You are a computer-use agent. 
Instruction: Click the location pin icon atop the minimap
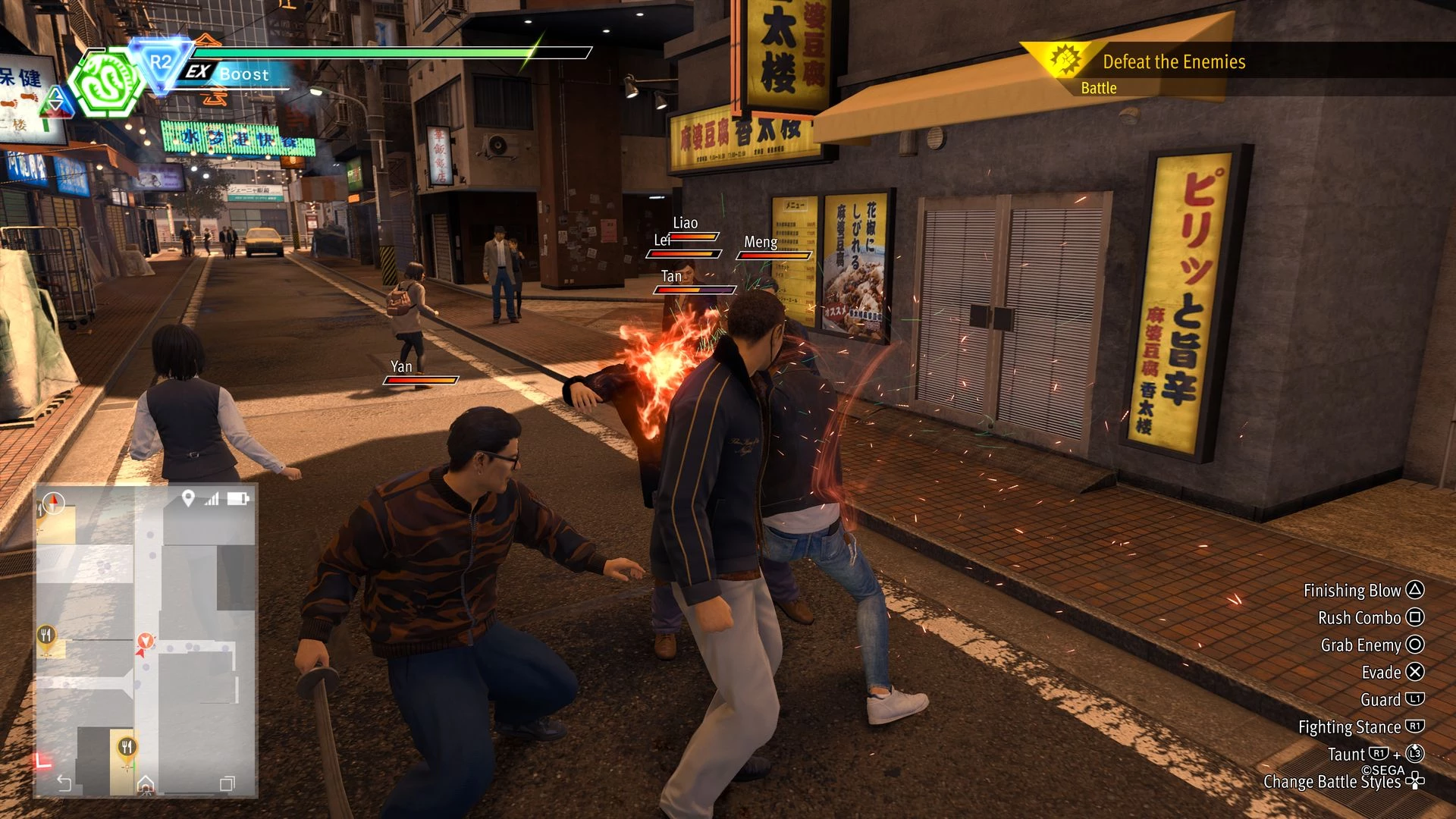click(188, 498)
